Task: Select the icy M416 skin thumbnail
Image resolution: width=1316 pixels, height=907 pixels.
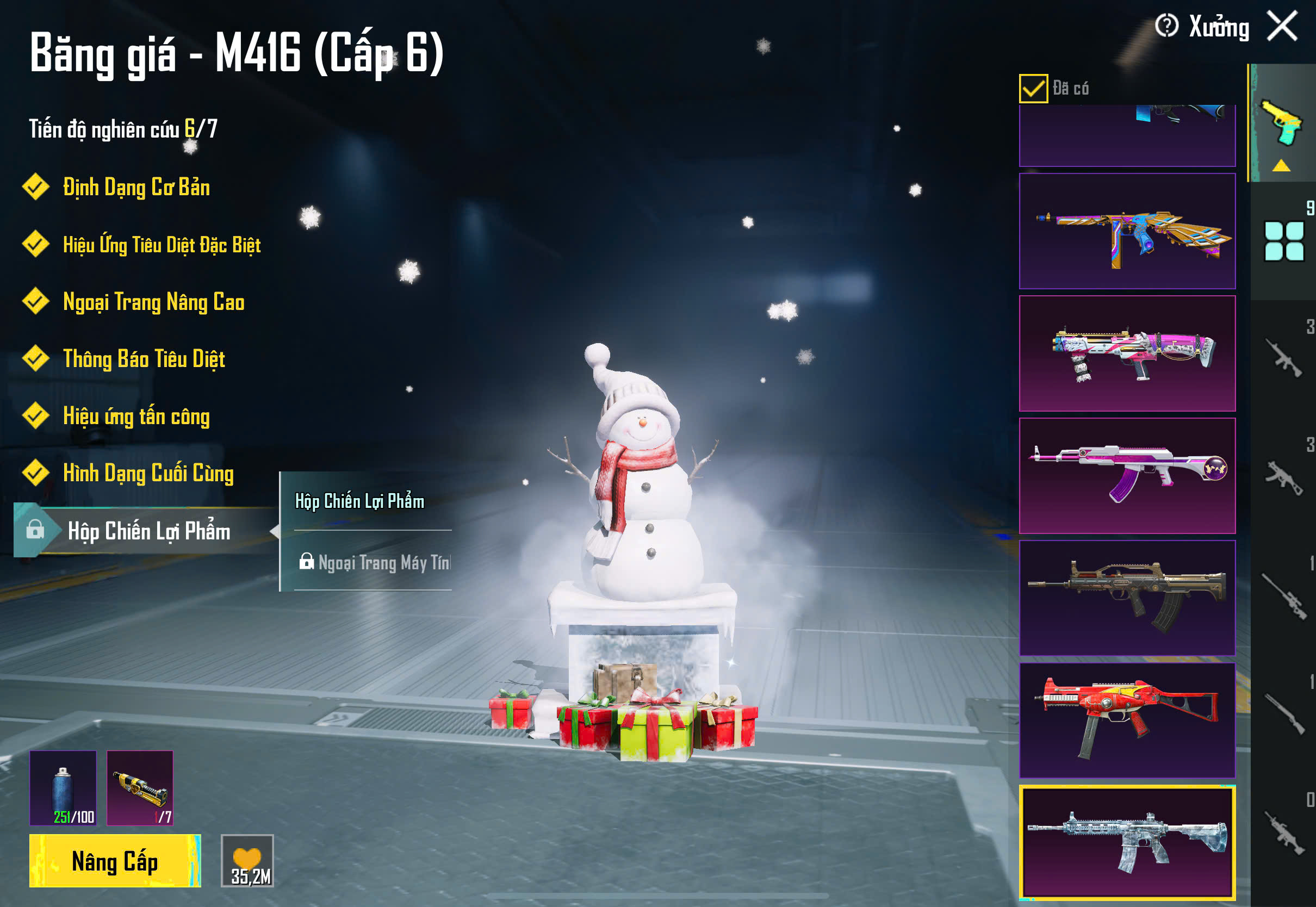Action: (1127, 843)
